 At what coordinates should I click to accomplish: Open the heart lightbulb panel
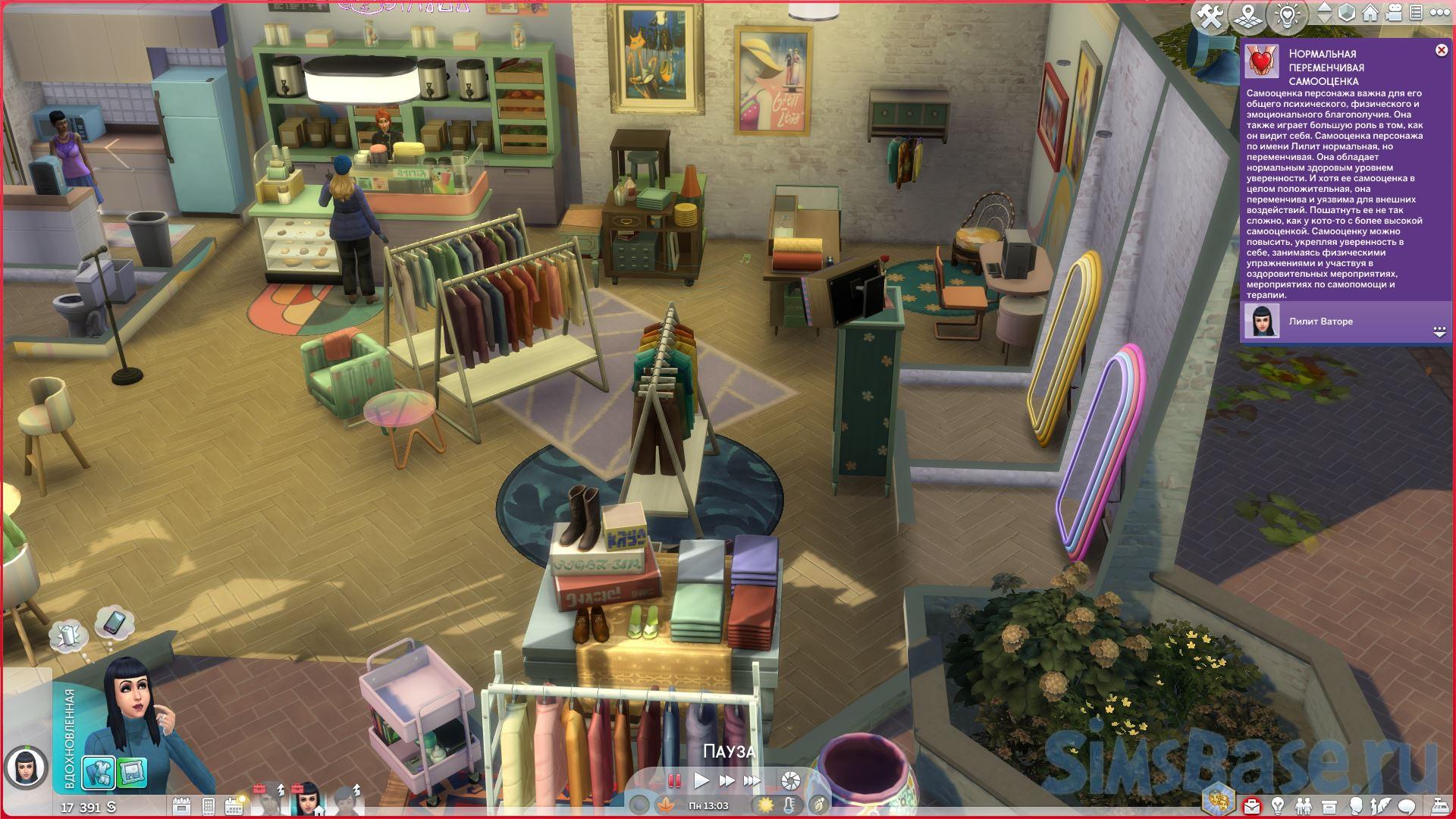1286,16
